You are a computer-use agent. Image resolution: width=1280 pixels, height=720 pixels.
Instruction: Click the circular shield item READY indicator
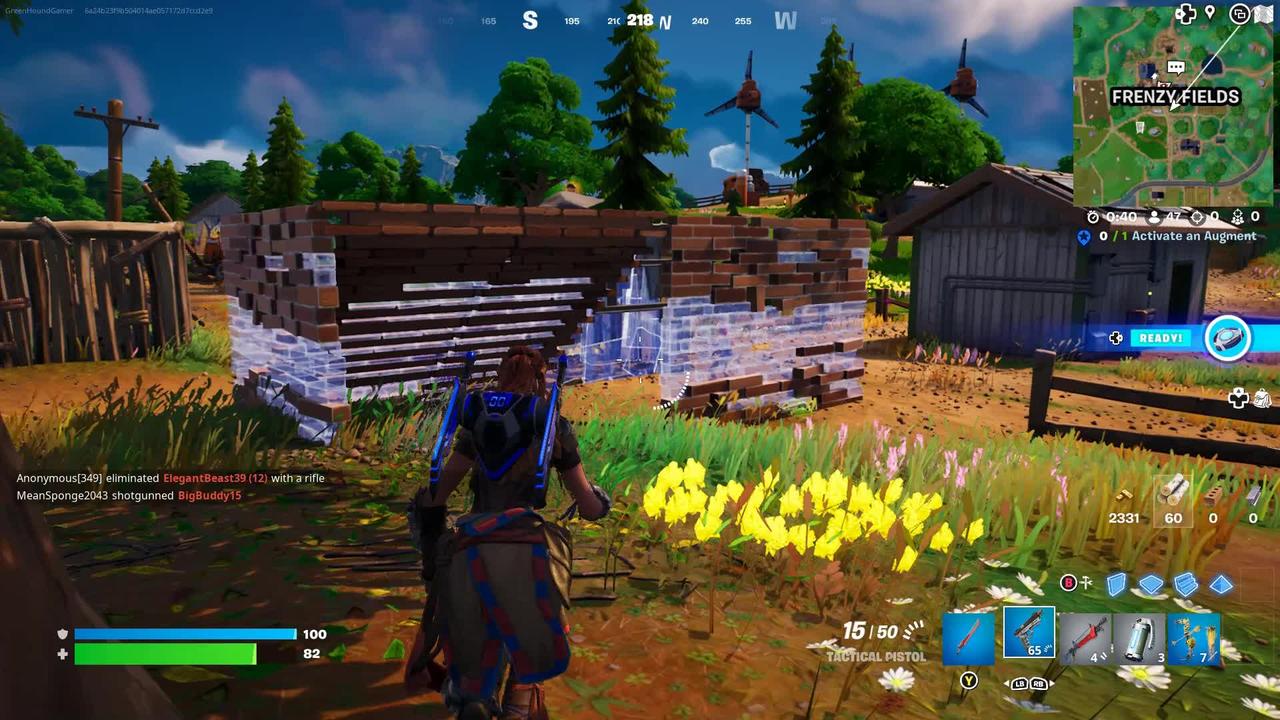[x=1229, y=338]
